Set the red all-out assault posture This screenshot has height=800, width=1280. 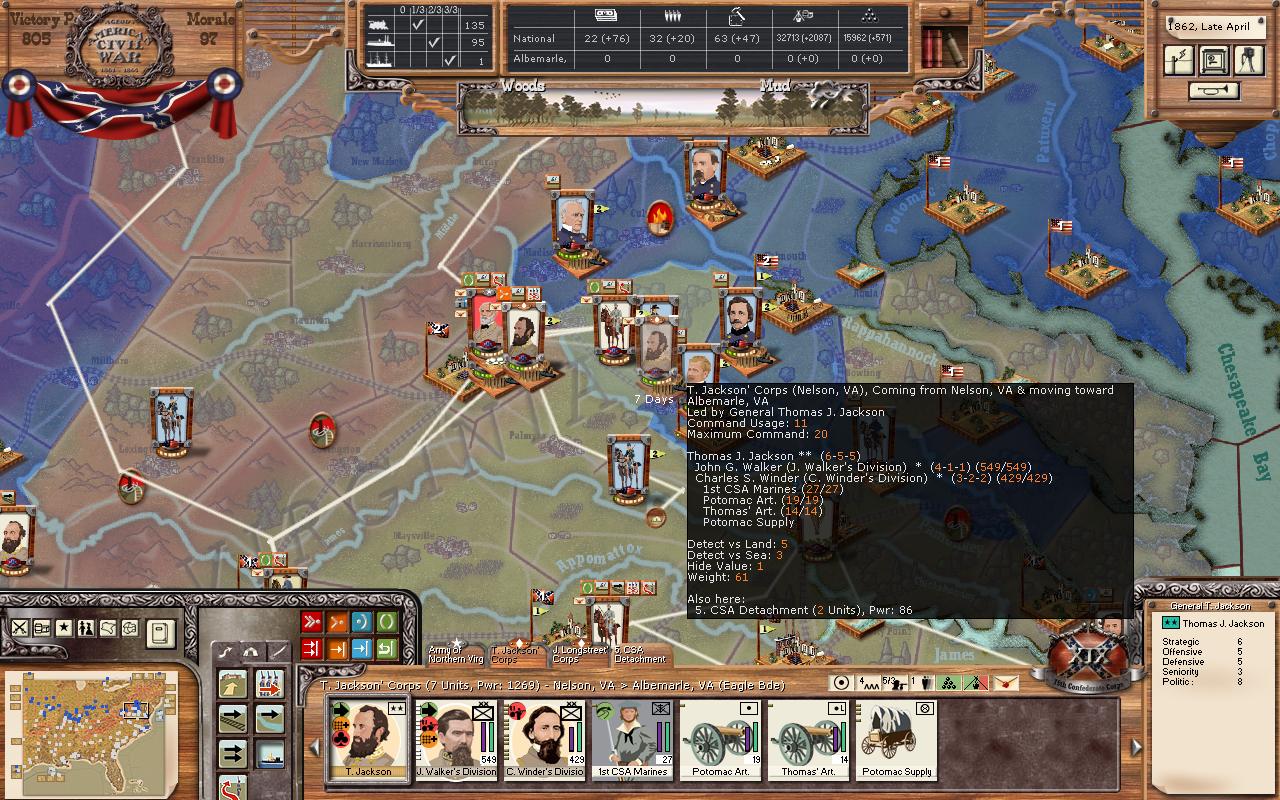312,622
